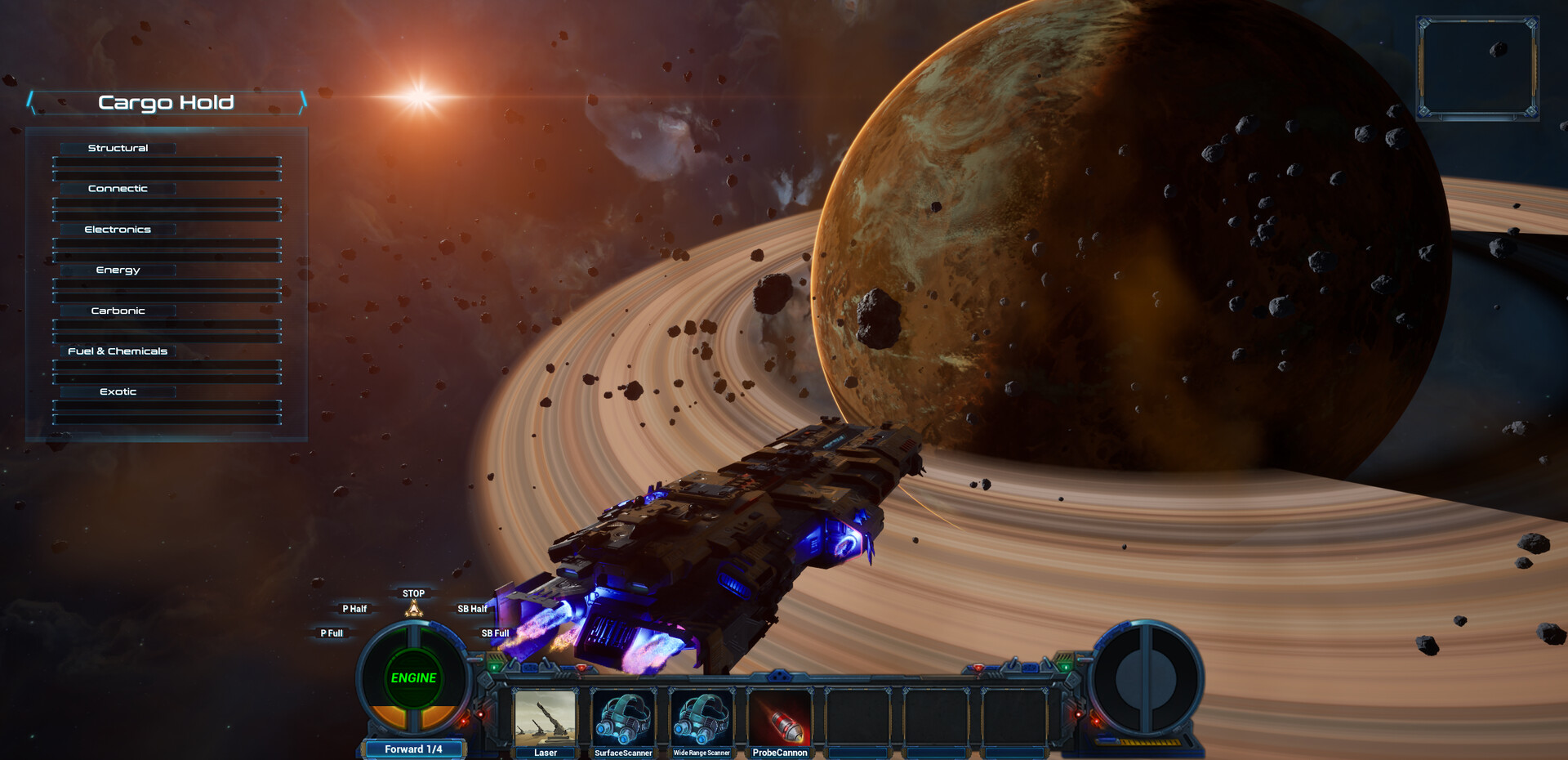Choose SB Half steering

click(x=472, y=609)
